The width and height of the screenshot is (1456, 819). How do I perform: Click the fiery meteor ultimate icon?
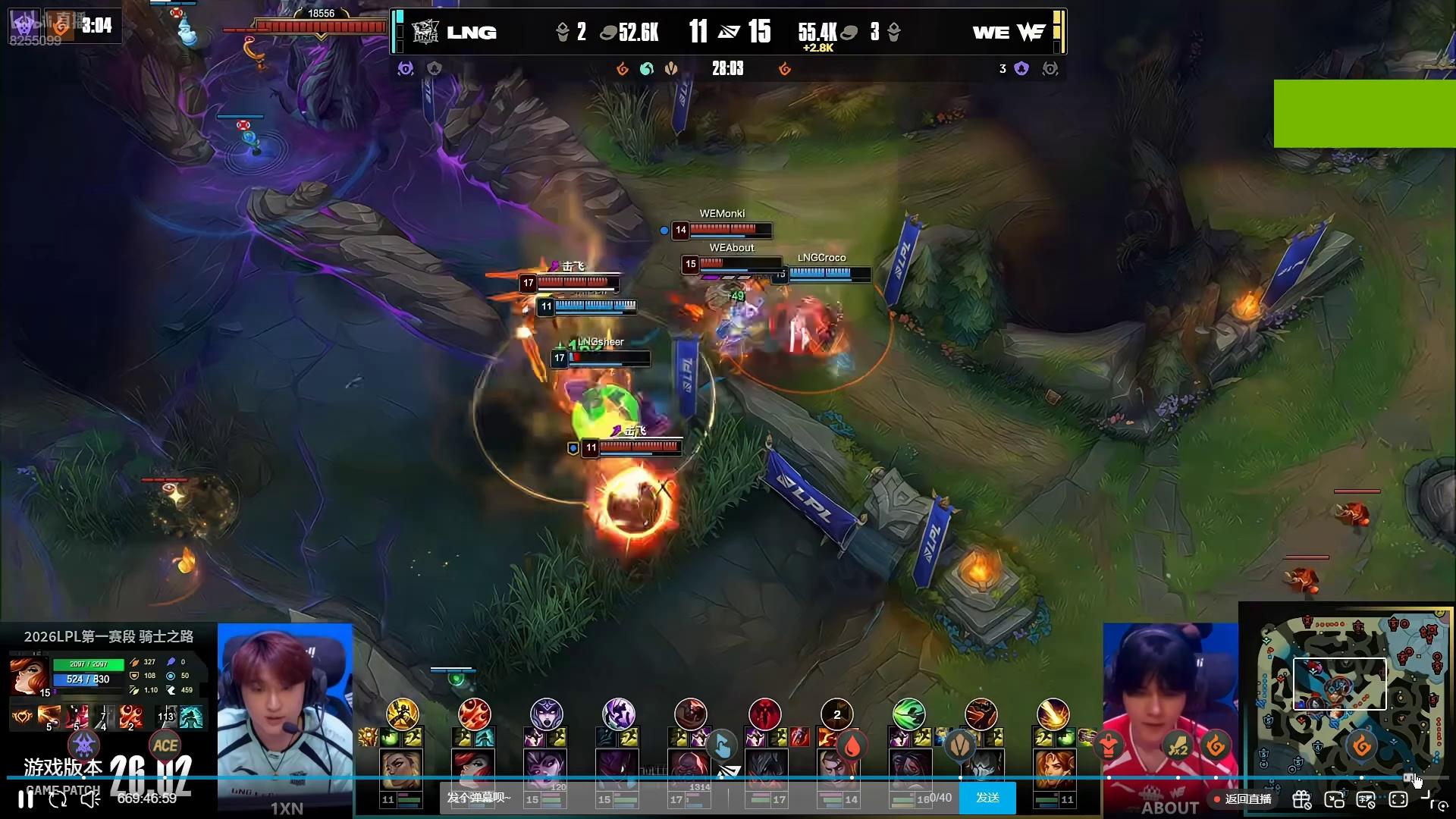1053,714
